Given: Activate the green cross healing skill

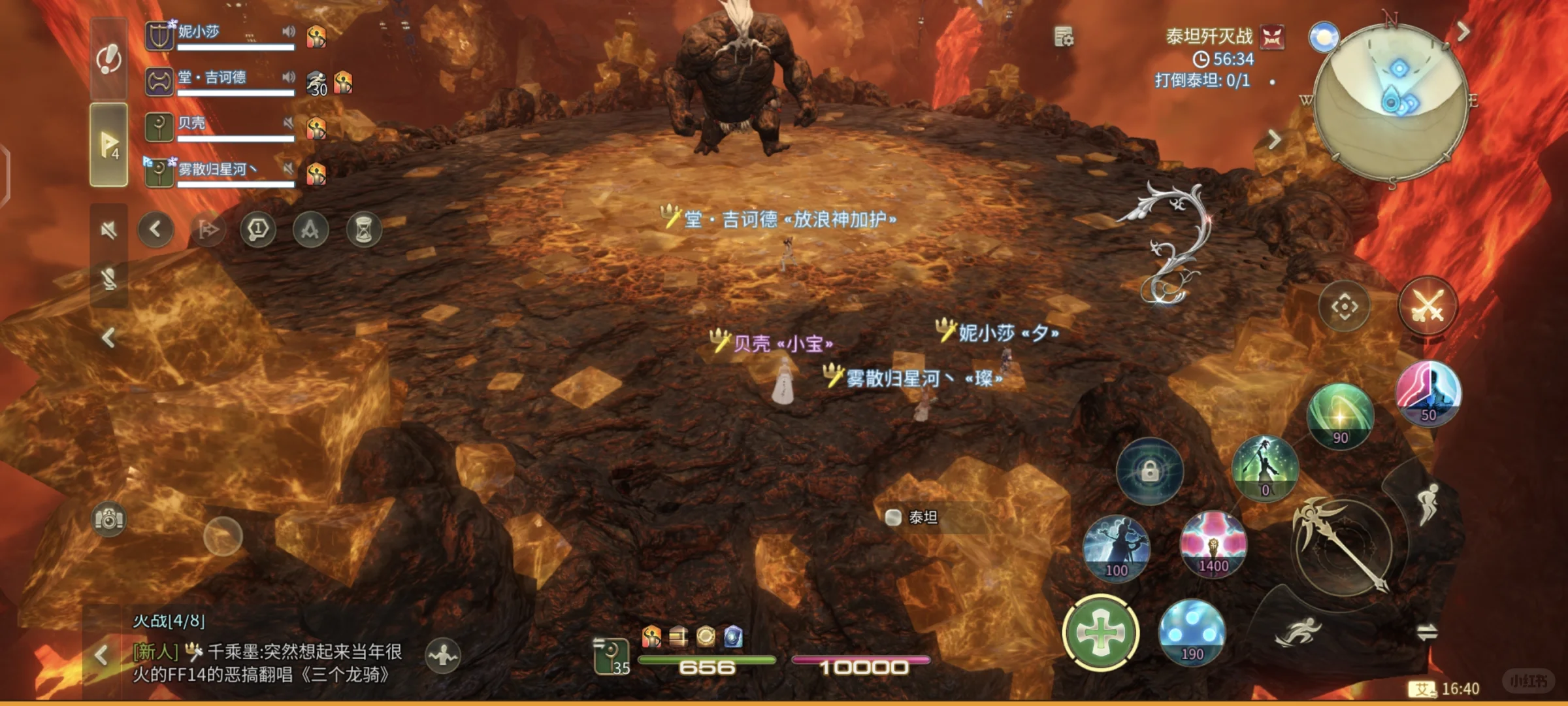Looking at the screenshot, I should click(1101, 633).
